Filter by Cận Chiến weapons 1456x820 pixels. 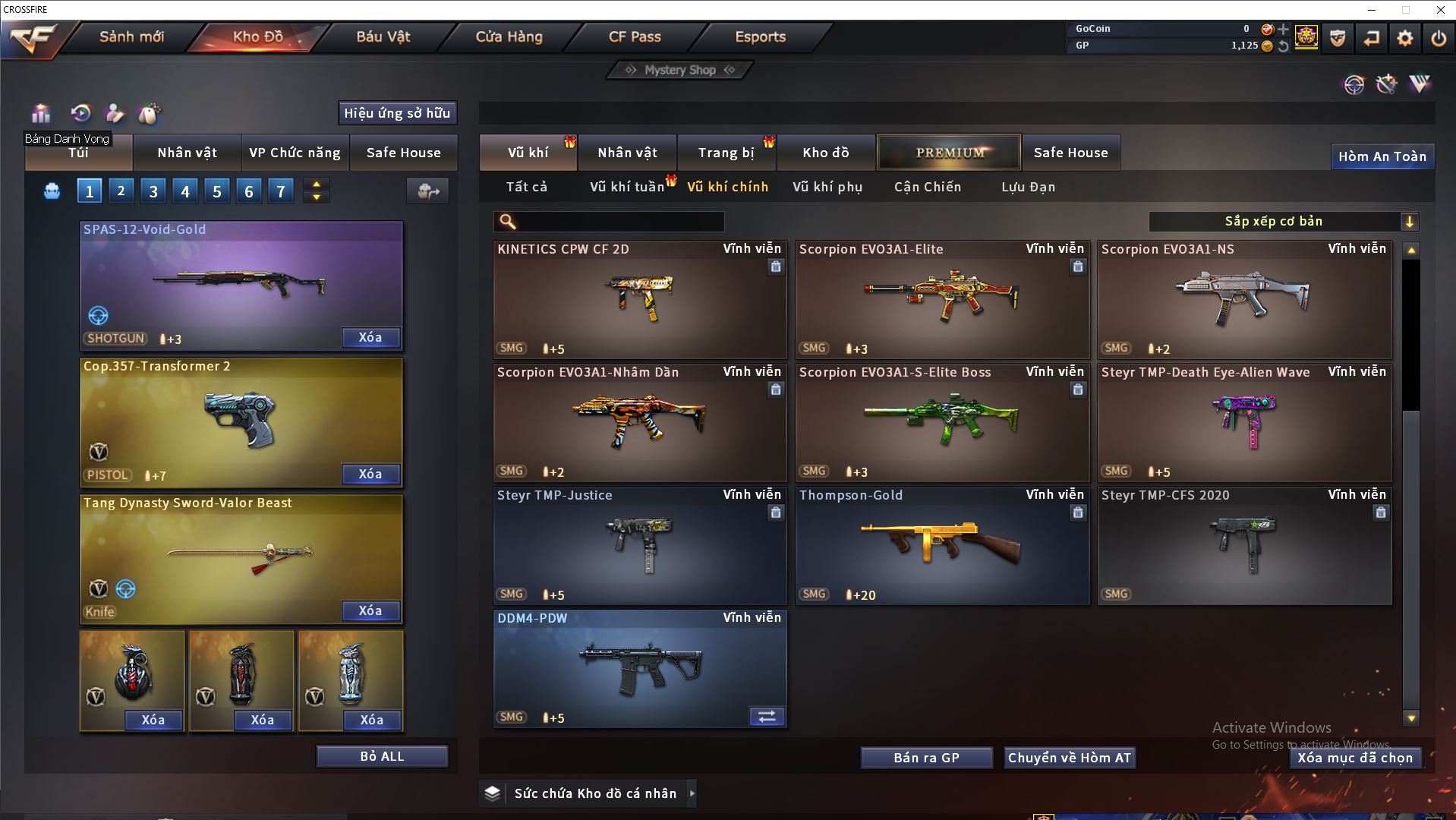(927, 187)
